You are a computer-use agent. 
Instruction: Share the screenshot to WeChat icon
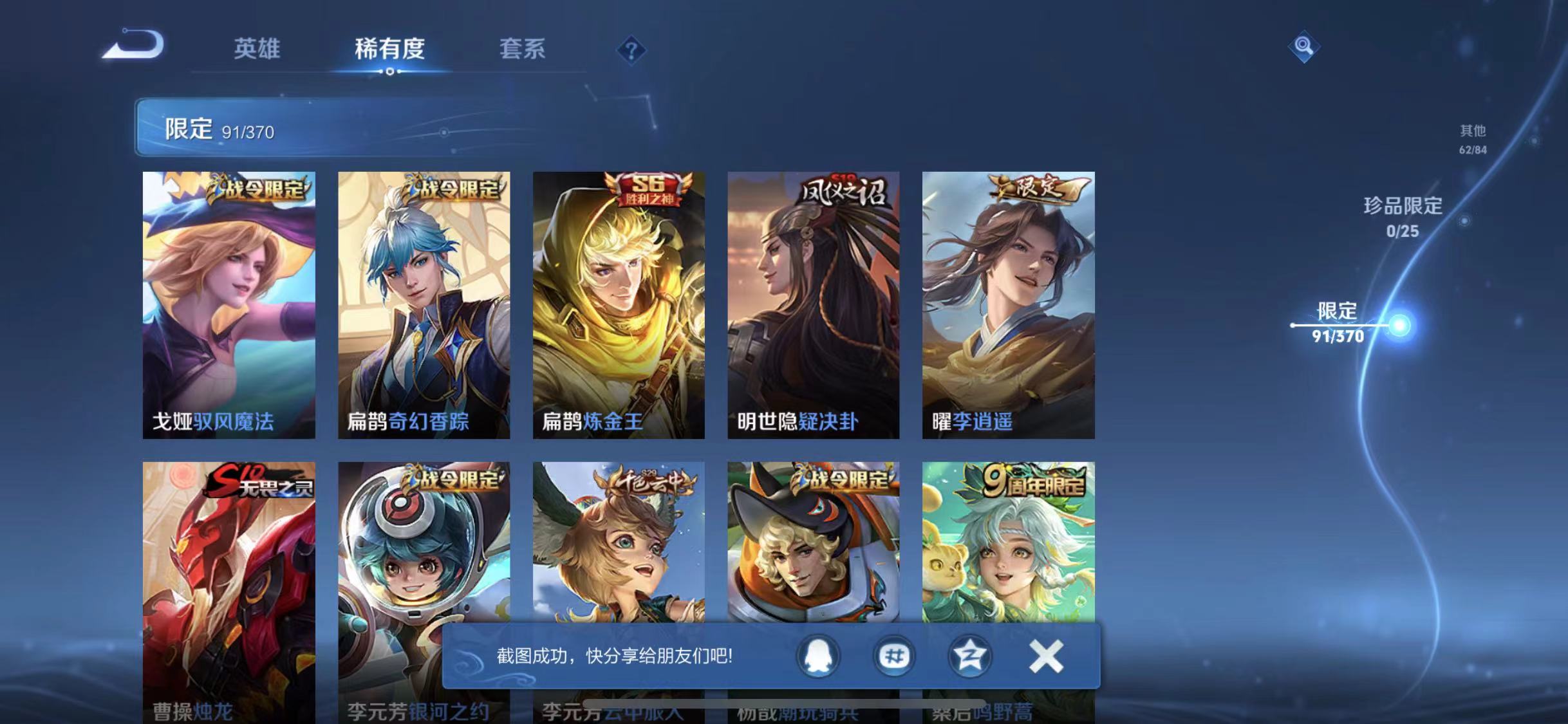pos(894,657)
